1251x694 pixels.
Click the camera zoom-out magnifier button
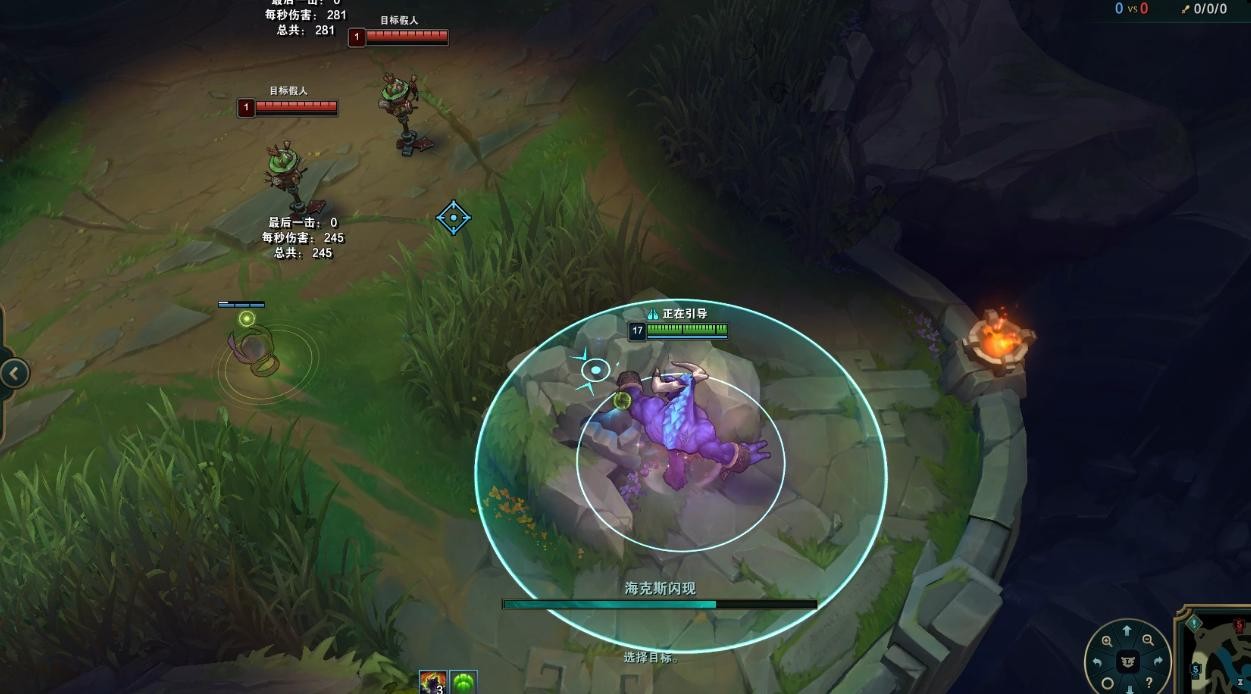tap(1149, 641)
